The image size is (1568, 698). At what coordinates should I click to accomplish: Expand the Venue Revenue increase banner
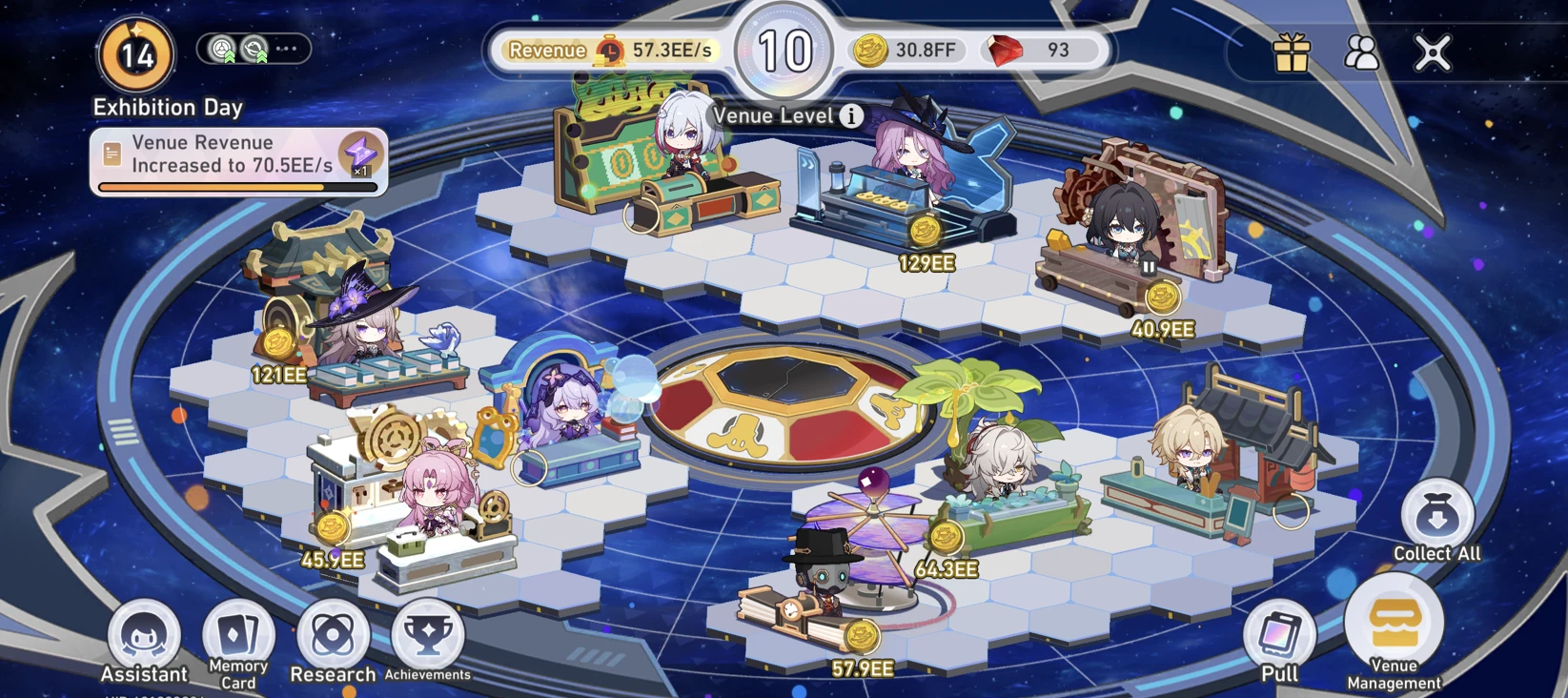pyautogui.click(x=238, y=157)
